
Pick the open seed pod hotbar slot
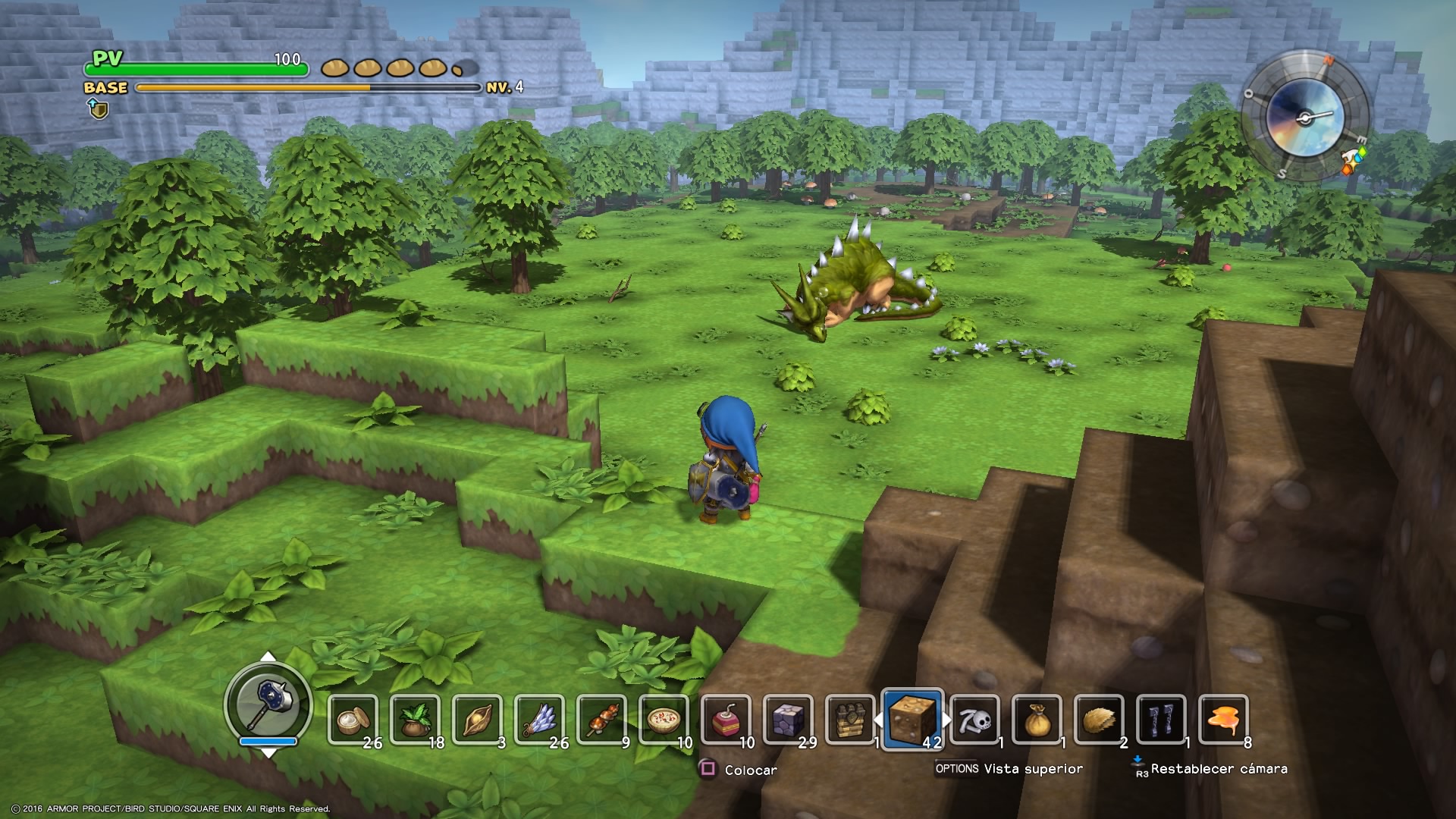coord(478,720)
